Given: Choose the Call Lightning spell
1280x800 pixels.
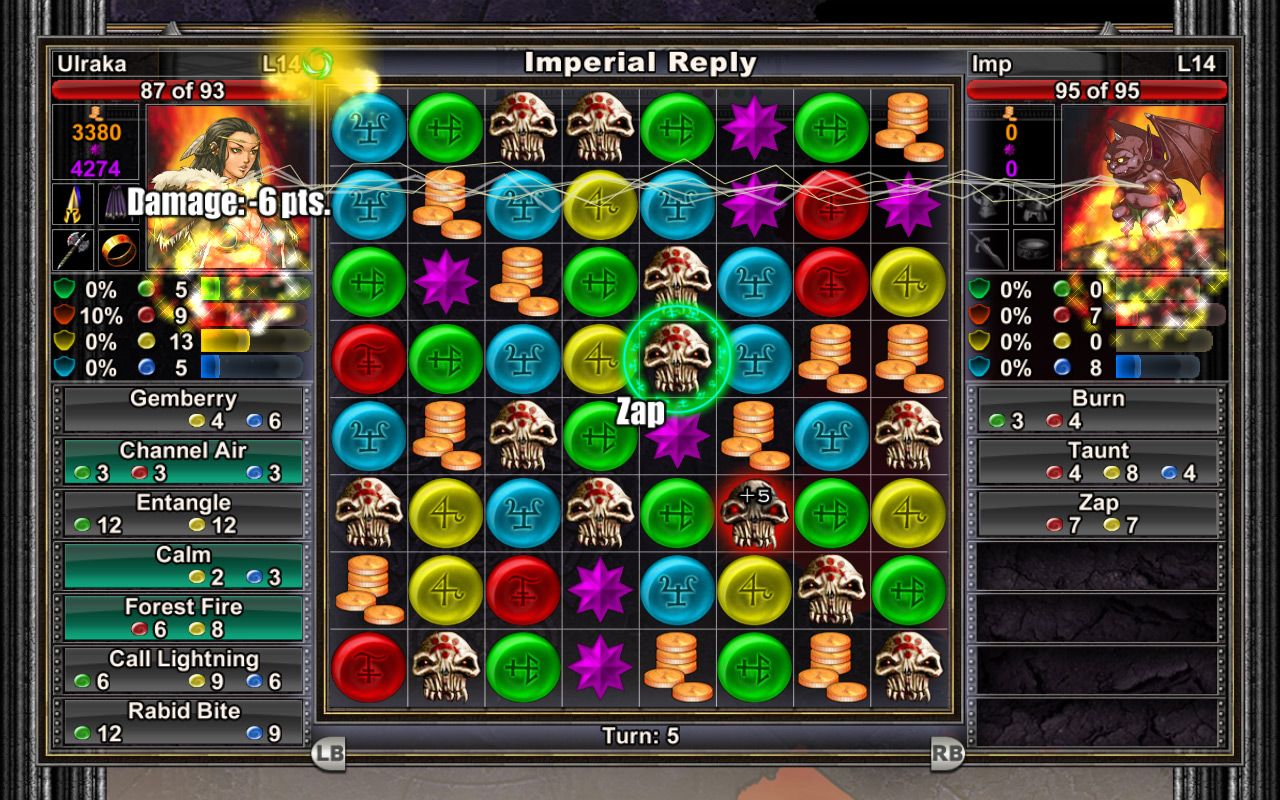Looking at the screenshot, I should (x=183, y=669).
